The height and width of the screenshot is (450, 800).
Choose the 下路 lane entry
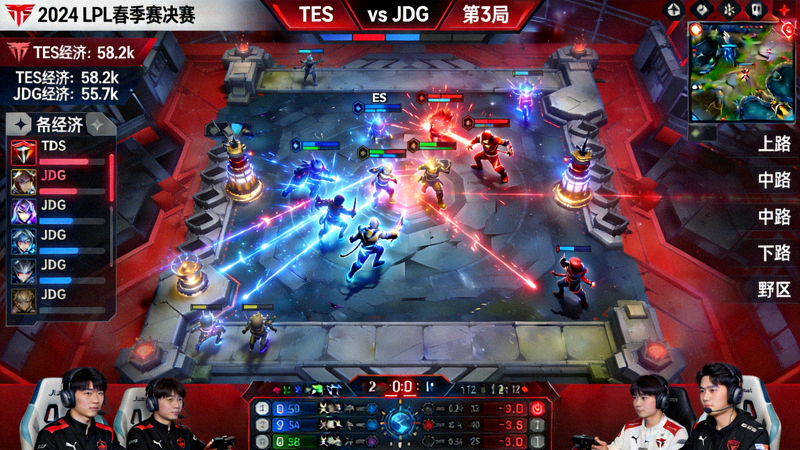click(775, 253)
